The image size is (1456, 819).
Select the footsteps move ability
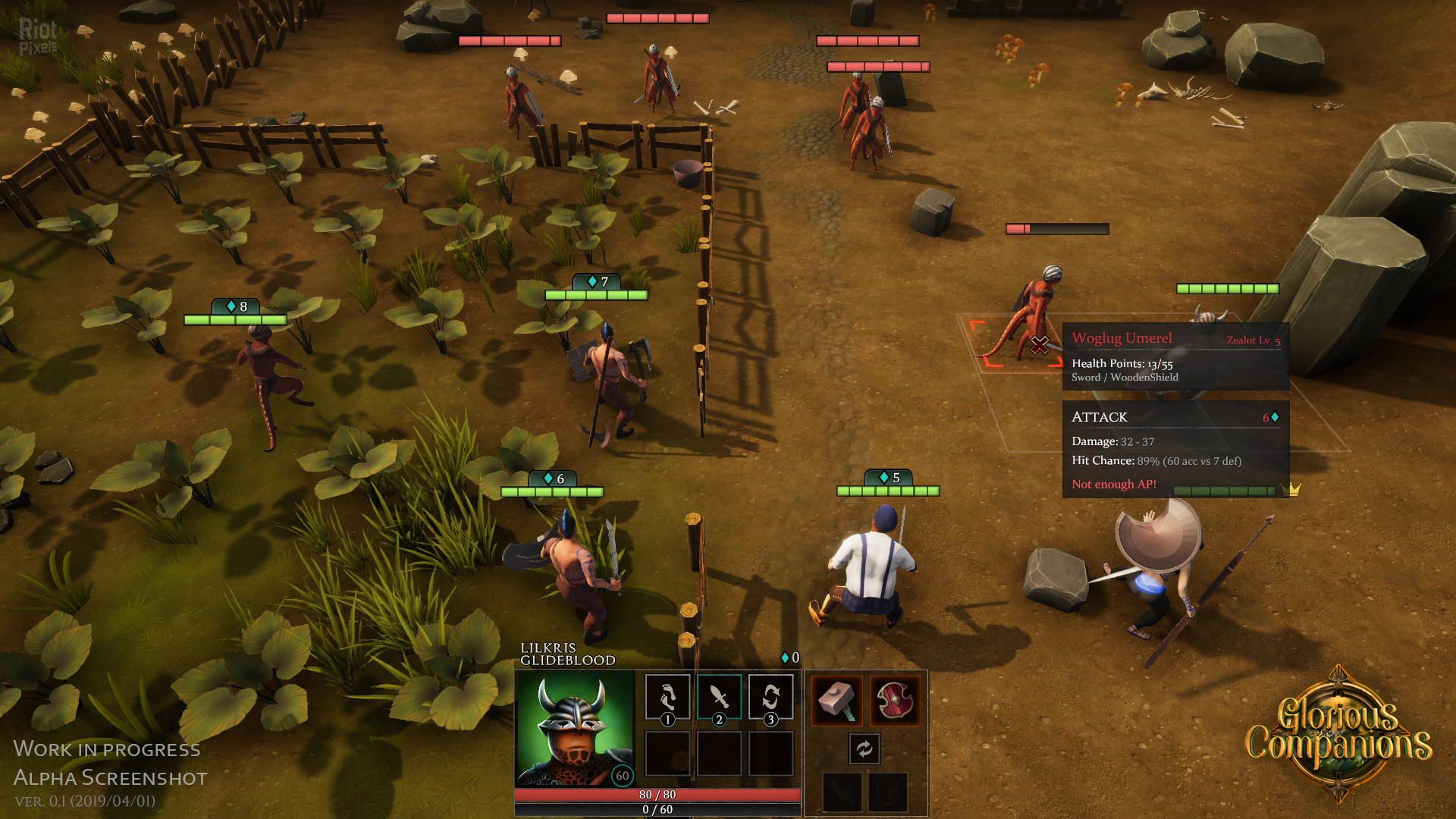(667, 696)
